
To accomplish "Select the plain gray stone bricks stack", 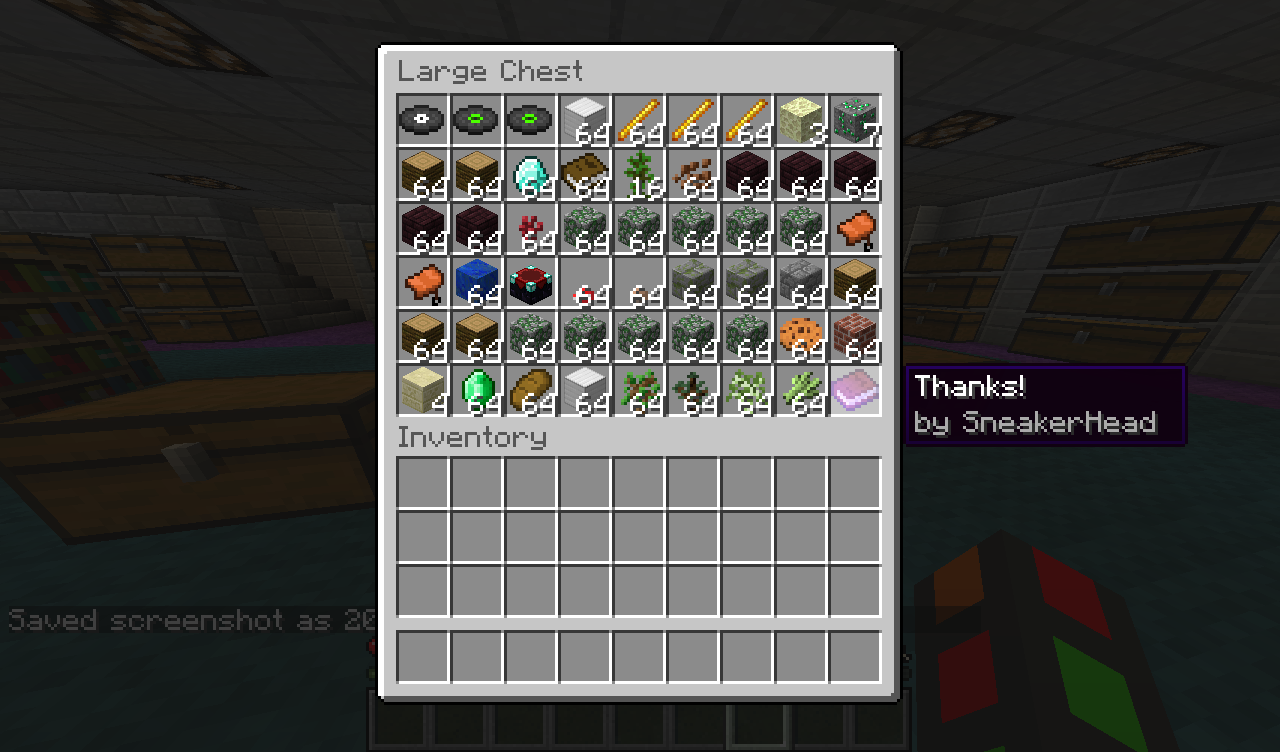I will click(800, 282).
